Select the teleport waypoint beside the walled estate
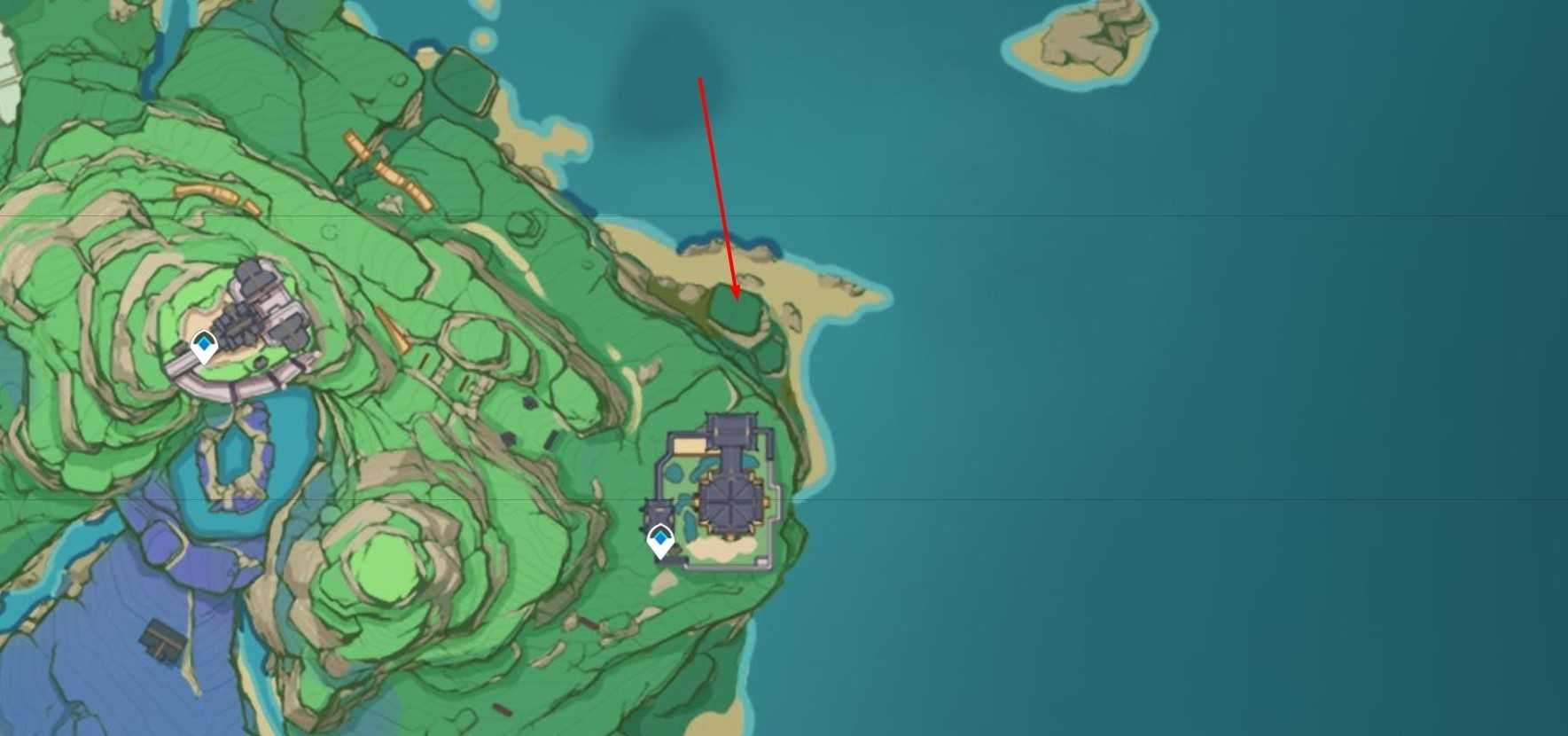Screen dimensions: 1568x736 pos(660,540)
